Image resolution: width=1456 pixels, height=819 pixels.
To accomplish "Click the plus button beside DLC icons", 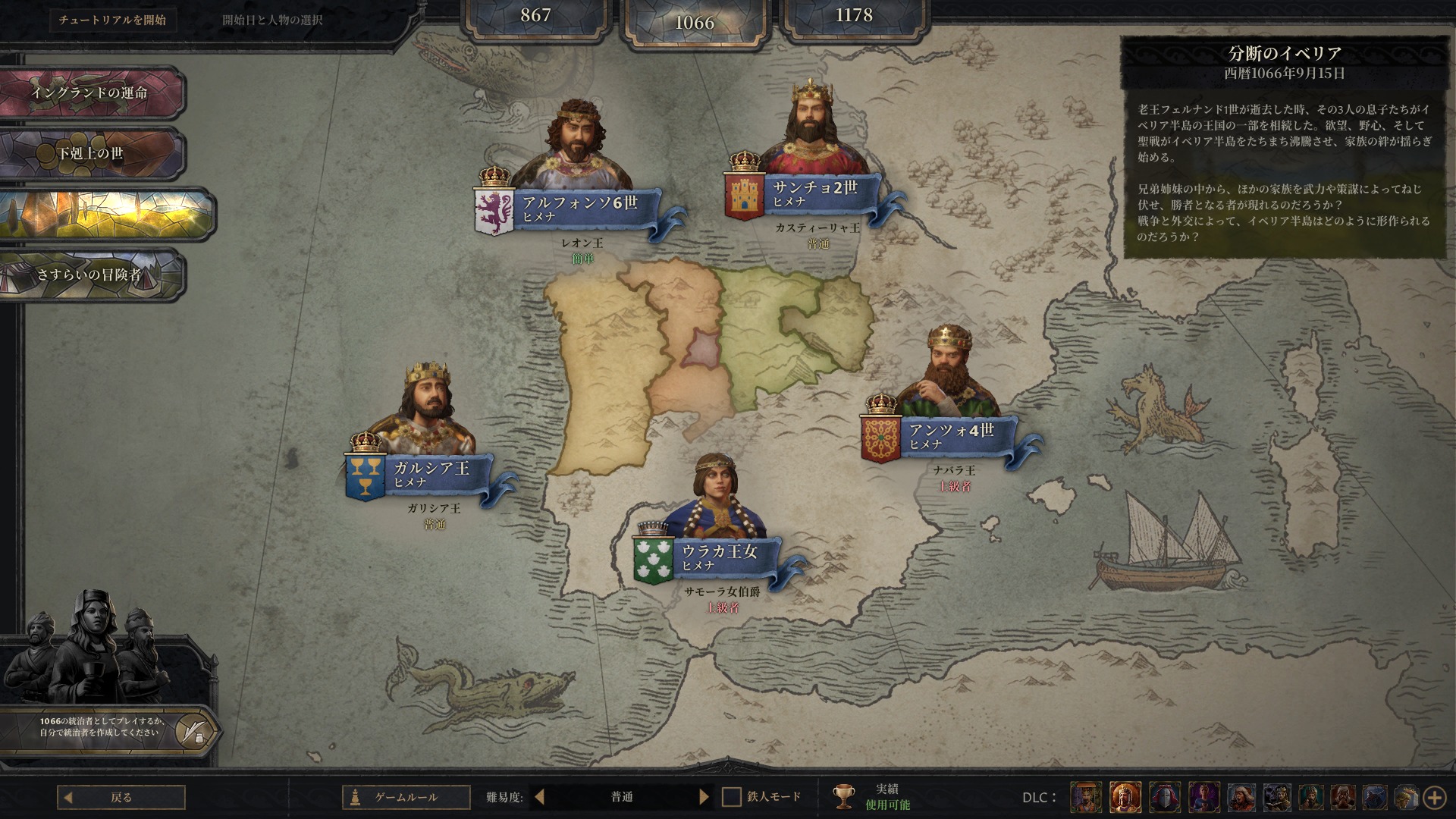I will pos(1434,797).
